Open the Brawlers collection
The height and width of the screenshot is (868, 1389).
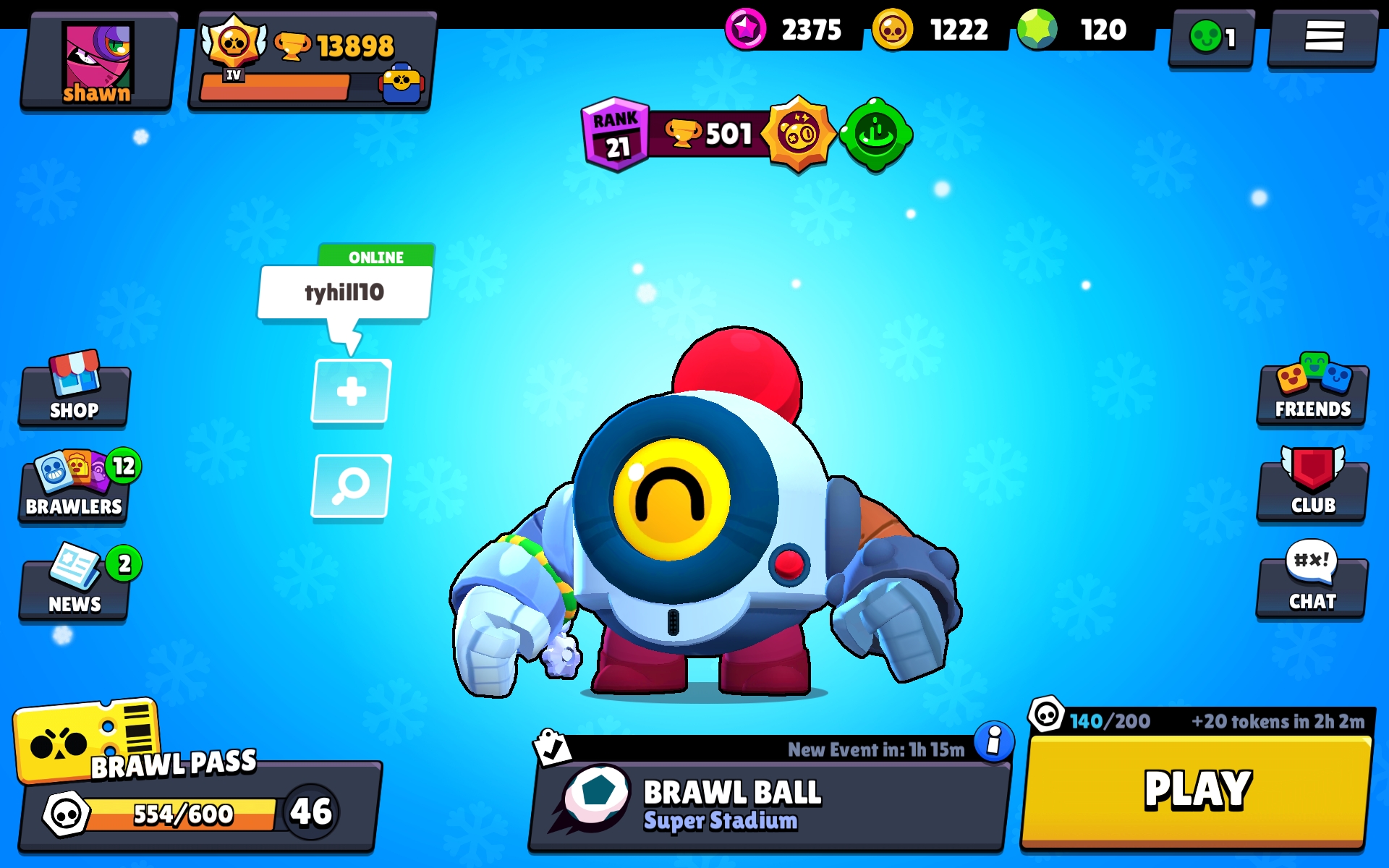coord(72,488)
